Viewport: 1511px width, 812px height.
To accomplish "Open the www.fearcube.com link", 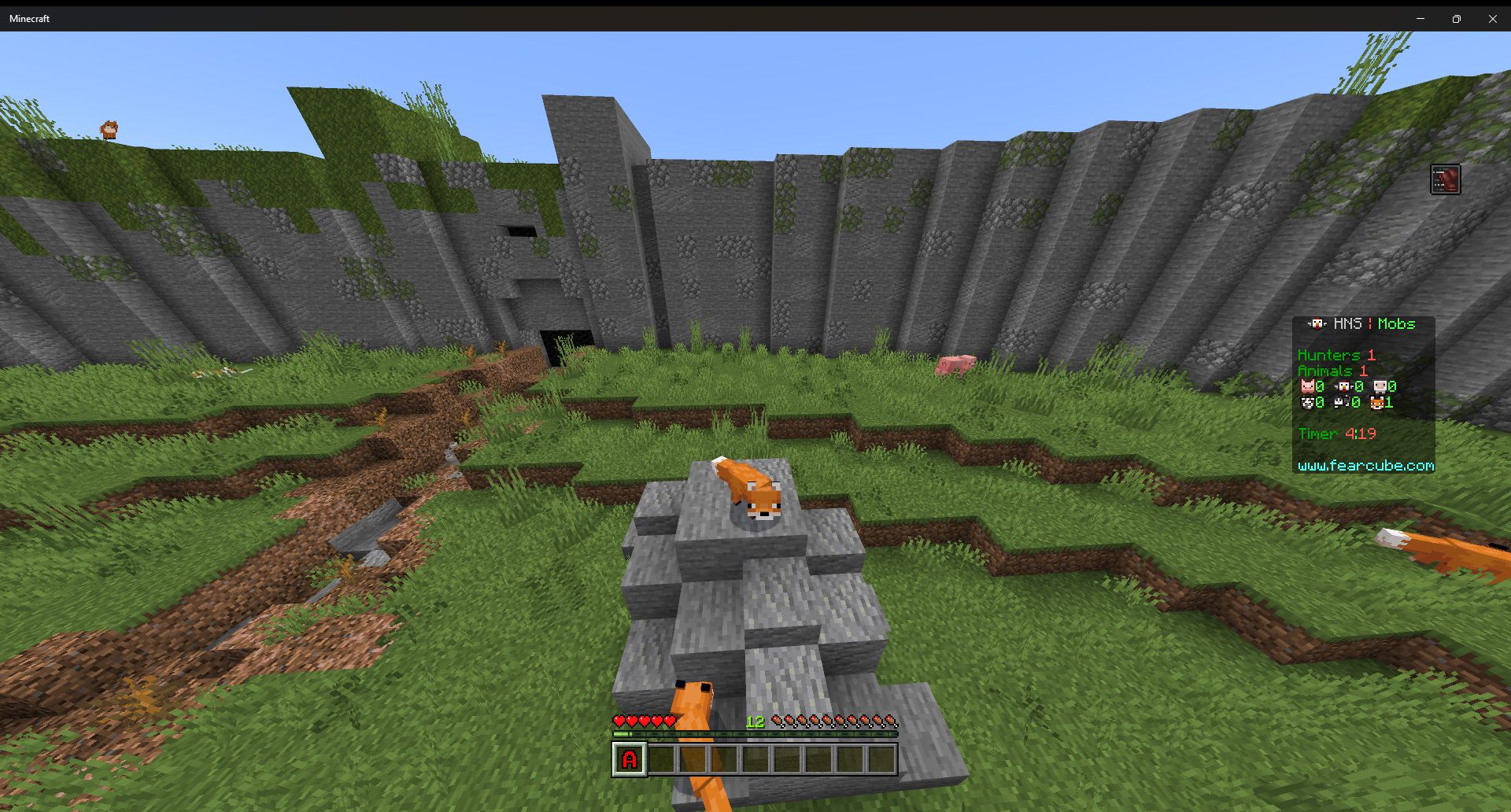I will 1365,466.
